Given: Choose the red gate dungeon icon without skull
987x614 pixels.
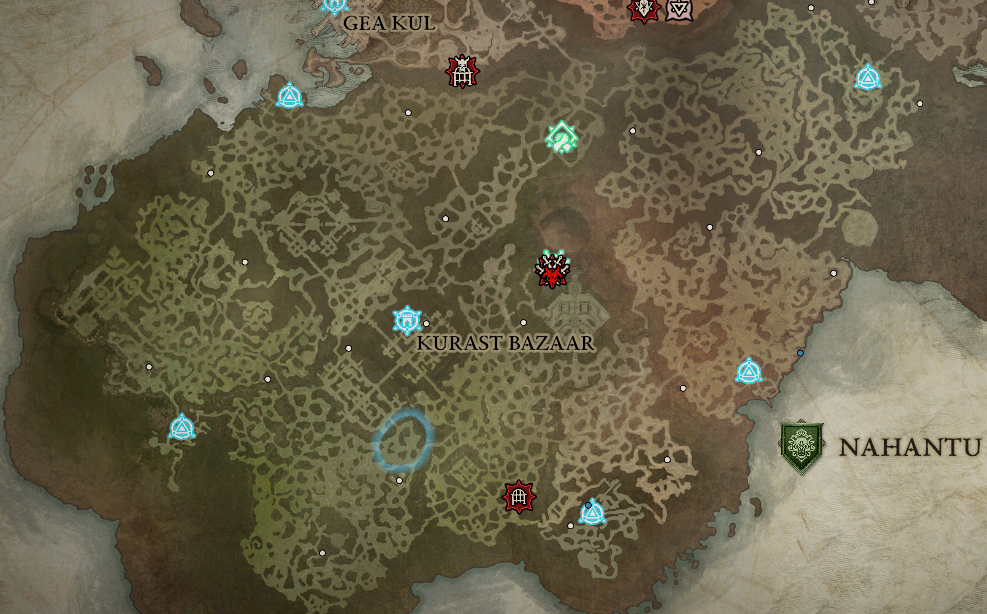Looking at the screenshot, I should tap(519, 496).
